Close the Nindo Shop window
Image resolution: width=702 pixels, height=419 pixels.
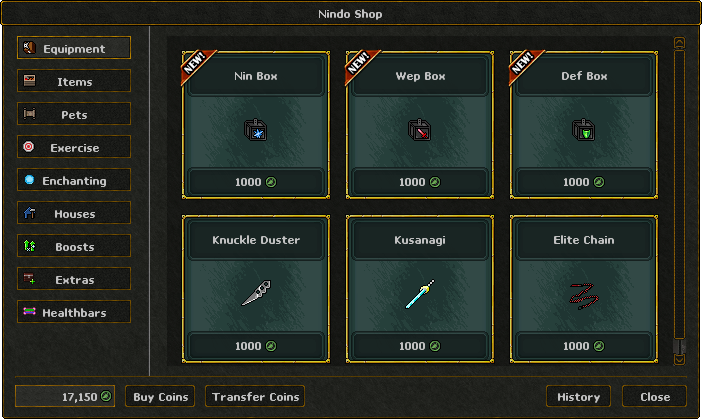pos(654,397)
